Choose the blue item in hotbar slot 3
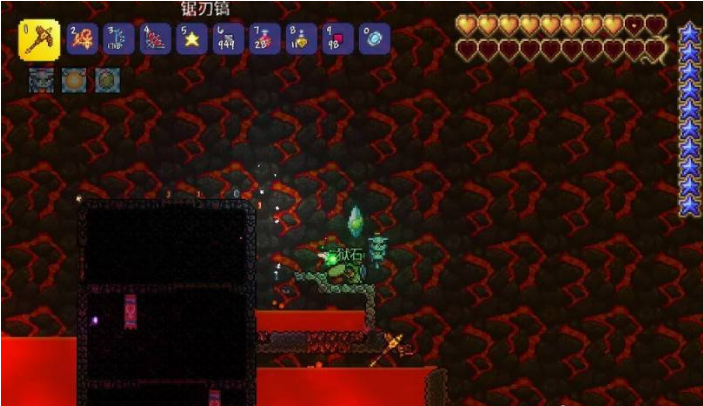703x406 pixels. [x=120, y=39]
